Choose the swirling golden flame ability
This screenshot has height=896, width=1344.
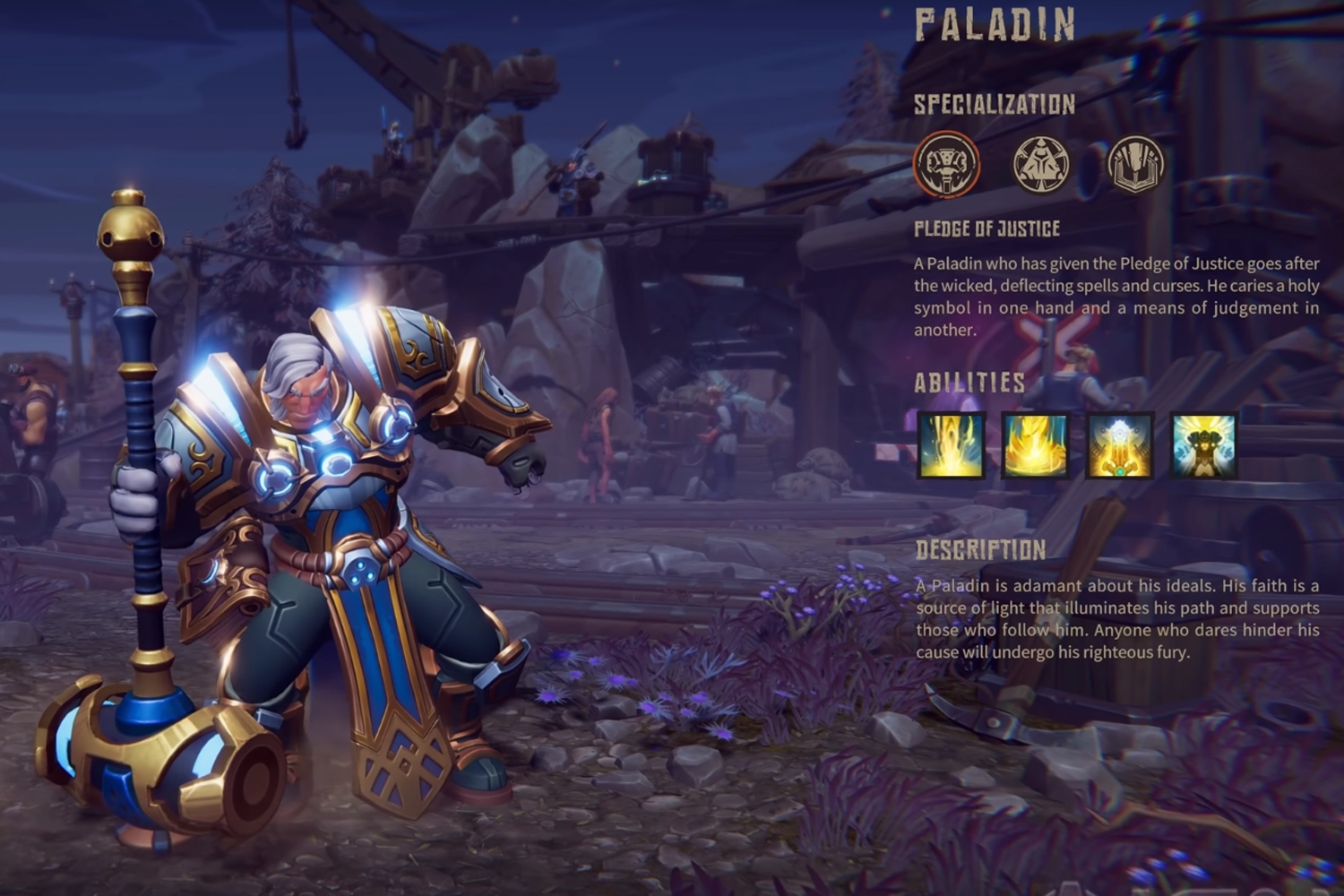pos(1035,445)
